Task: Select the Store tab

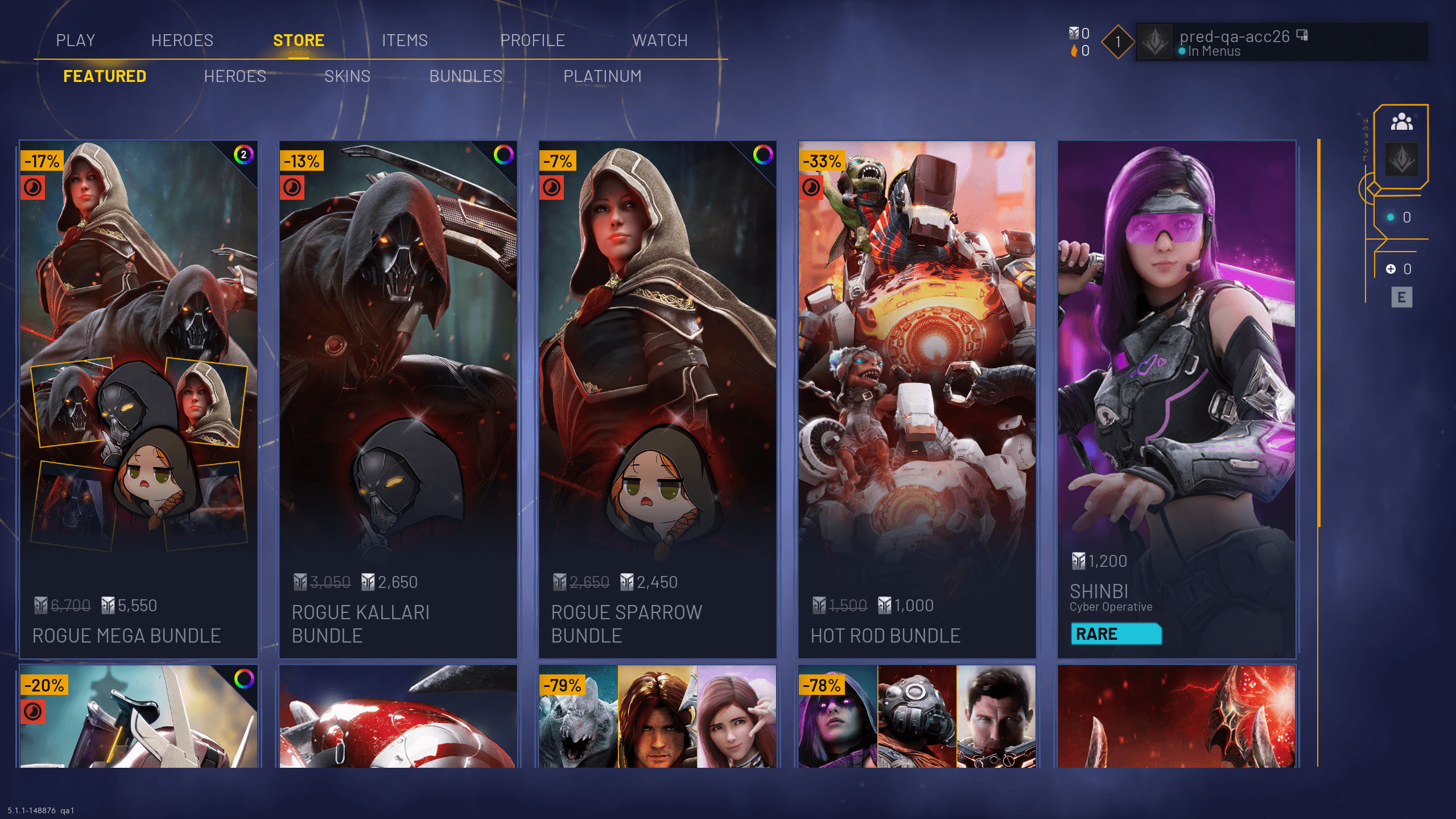Action: 298,40
